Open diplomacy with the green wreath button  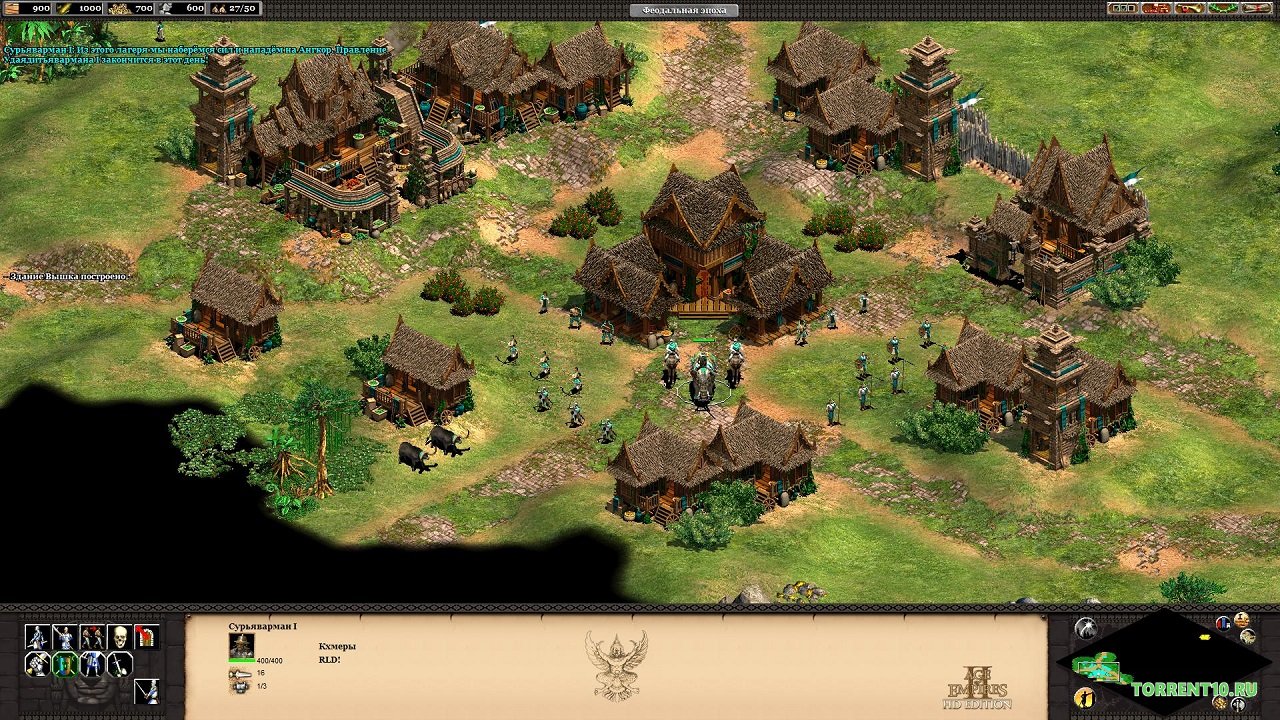click(x=1222, y=8)
